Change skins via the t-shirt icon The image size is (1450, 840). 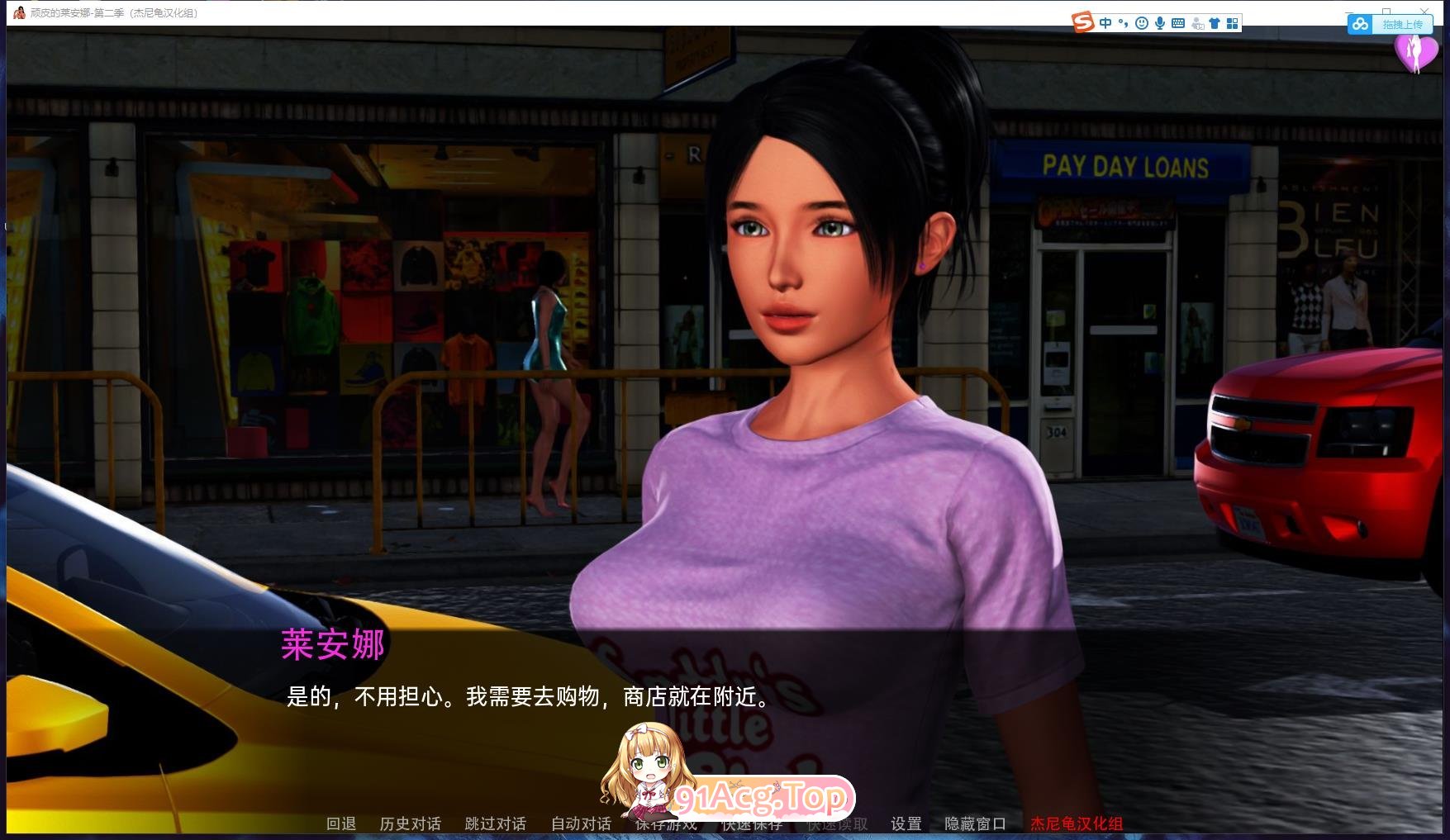pos(1215,23)
